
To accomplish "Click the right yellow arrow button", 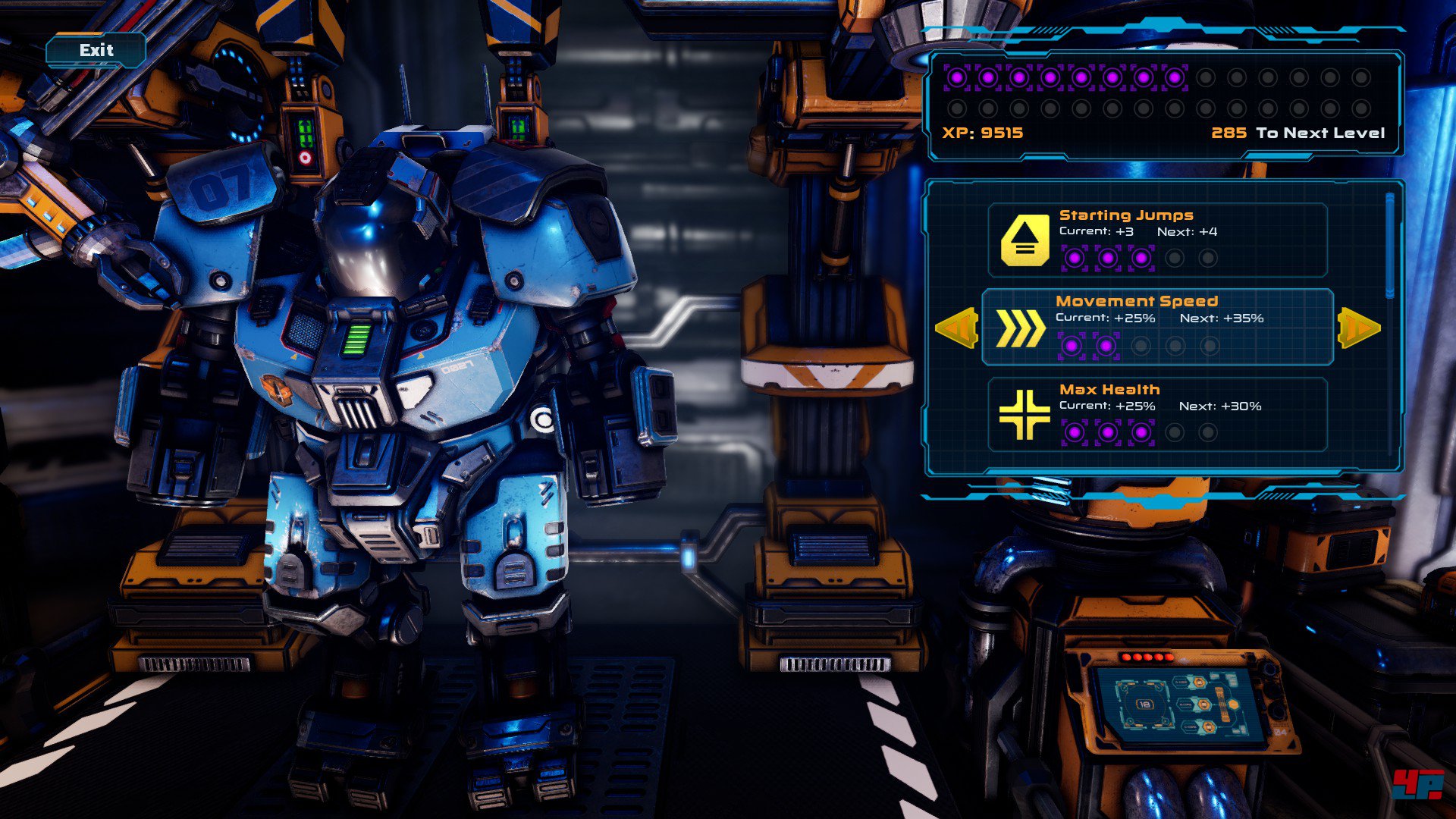I will (1359, 328).
